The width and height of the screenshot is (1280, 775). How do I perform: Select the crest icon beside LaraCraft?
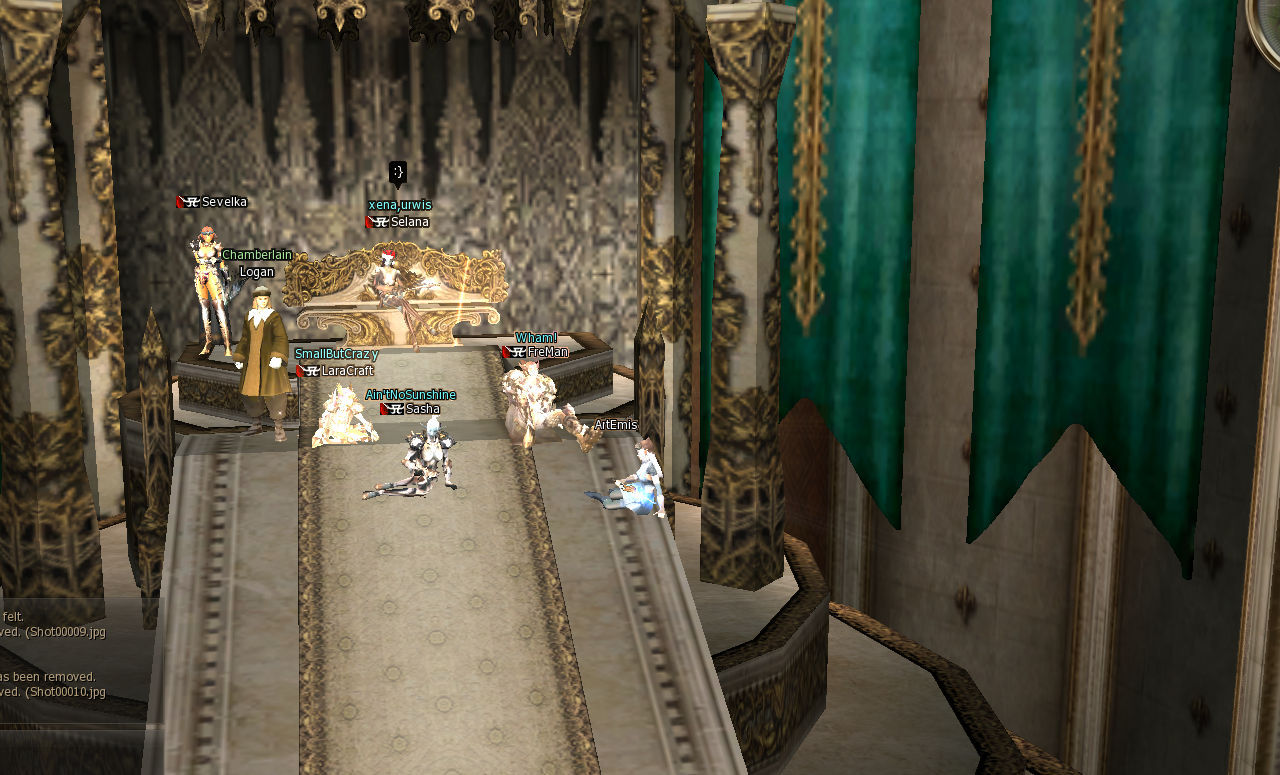[313, 370]
